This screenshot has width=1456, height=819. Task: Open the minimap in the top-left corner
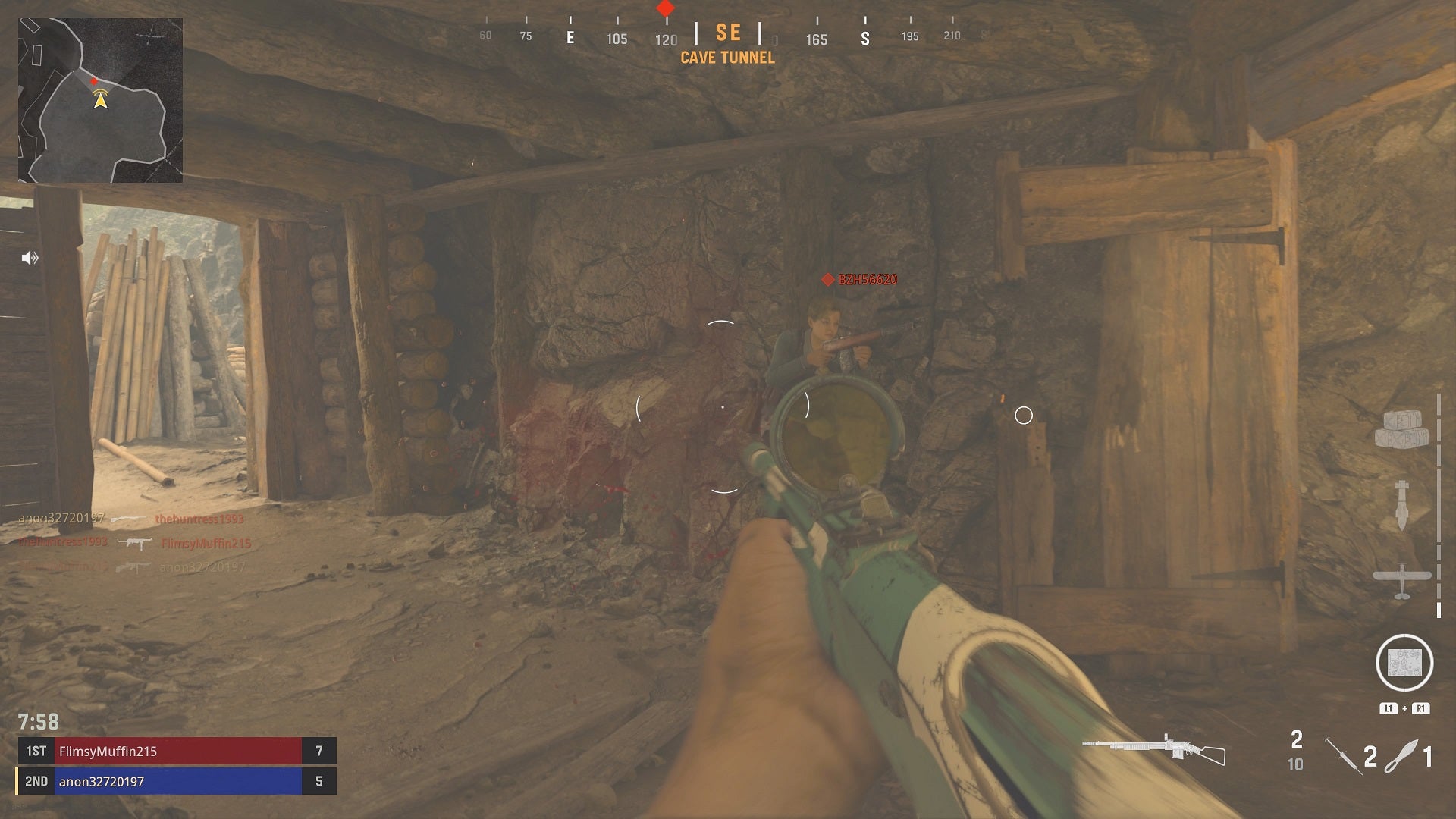[102, 102]
